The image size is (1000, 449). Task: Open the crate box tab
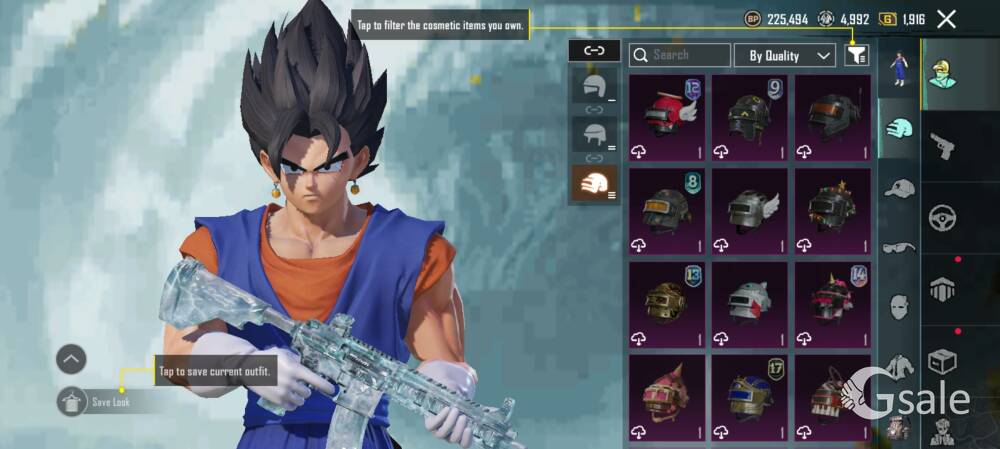pos(942,359)
